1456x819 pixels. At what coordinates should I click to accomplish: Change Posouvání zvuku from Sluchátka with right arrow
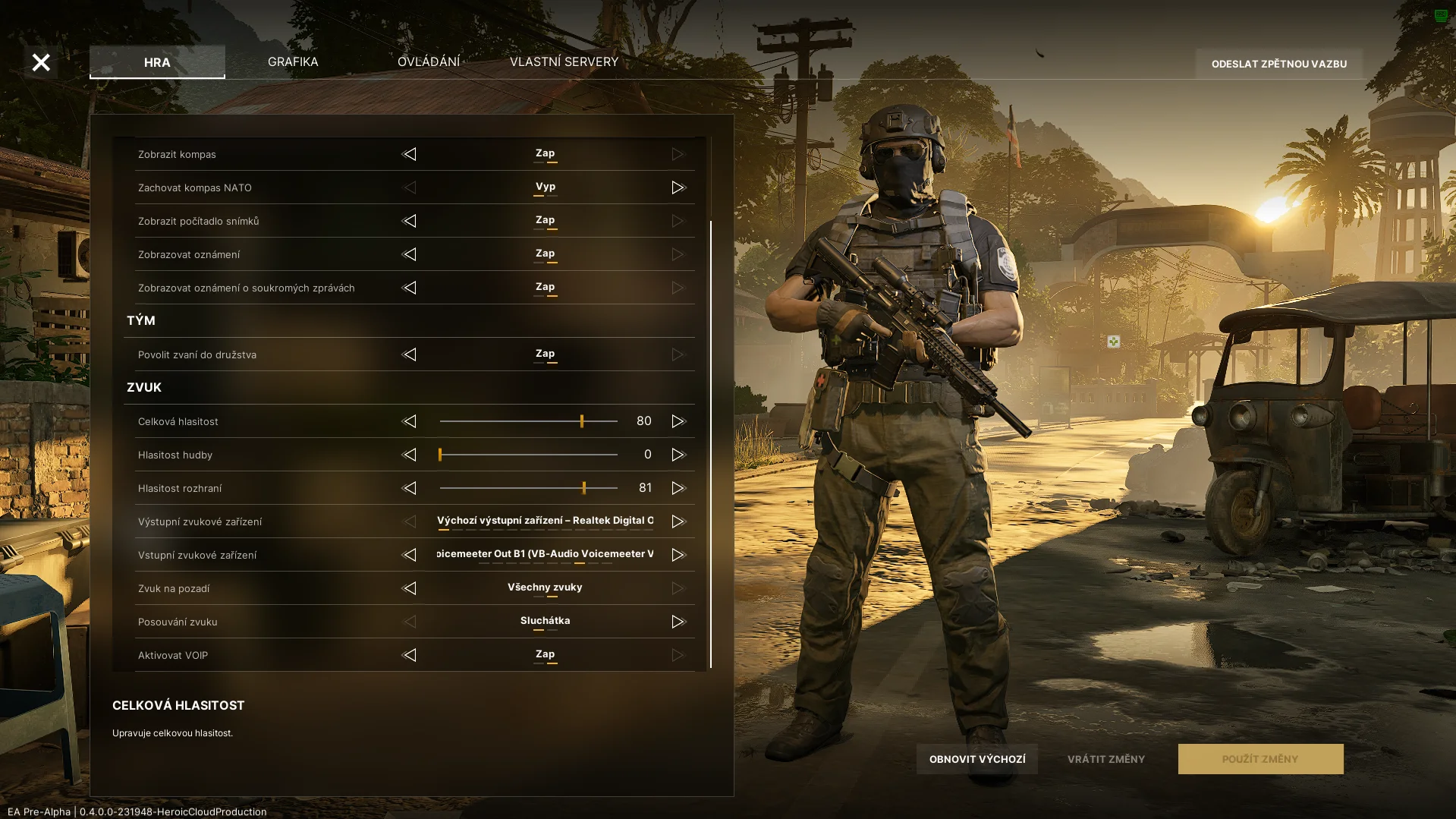tap(678, 622)
